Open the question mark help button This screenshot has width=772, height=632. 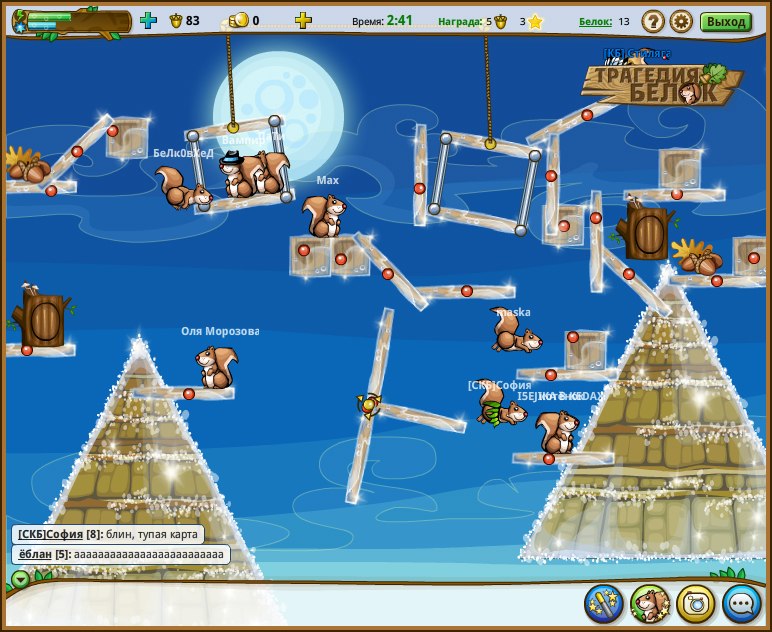653,21
